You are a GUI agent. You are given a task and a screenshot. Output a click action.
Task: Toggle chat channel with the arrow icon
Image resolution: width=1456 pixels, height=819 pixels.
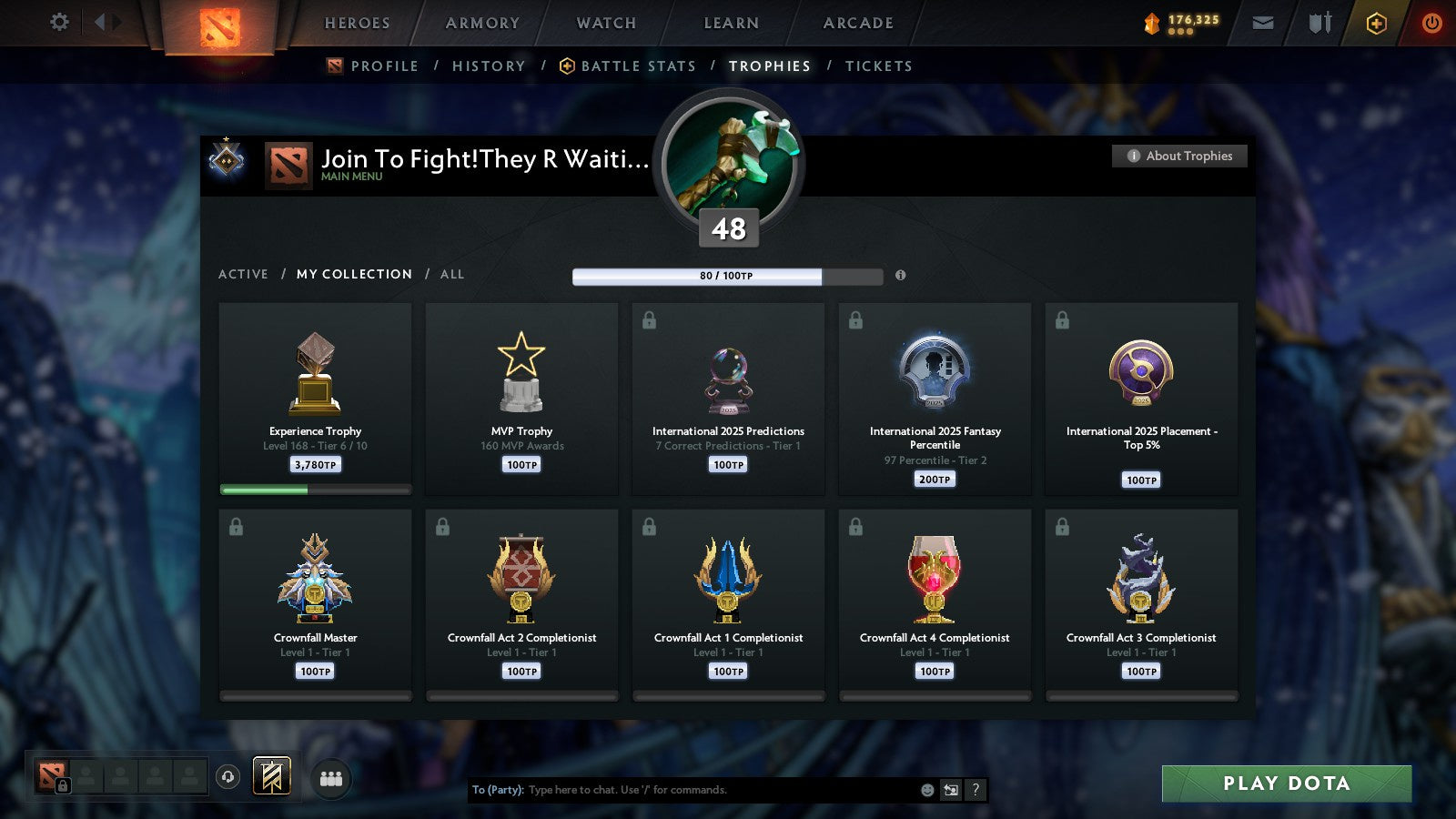949,790
